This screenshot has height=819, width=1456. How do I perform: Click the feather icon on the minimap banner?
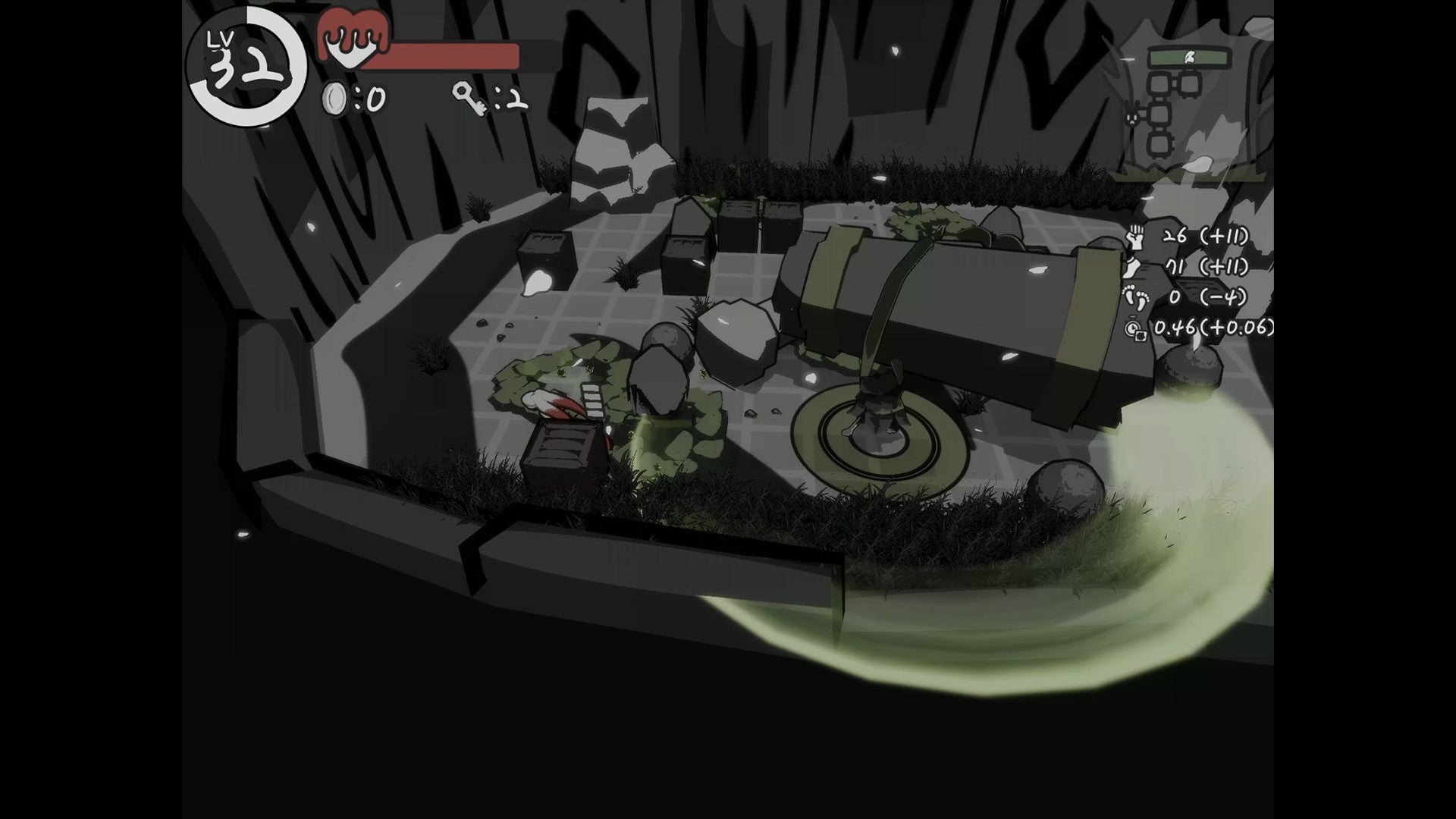pos(1190,58)
